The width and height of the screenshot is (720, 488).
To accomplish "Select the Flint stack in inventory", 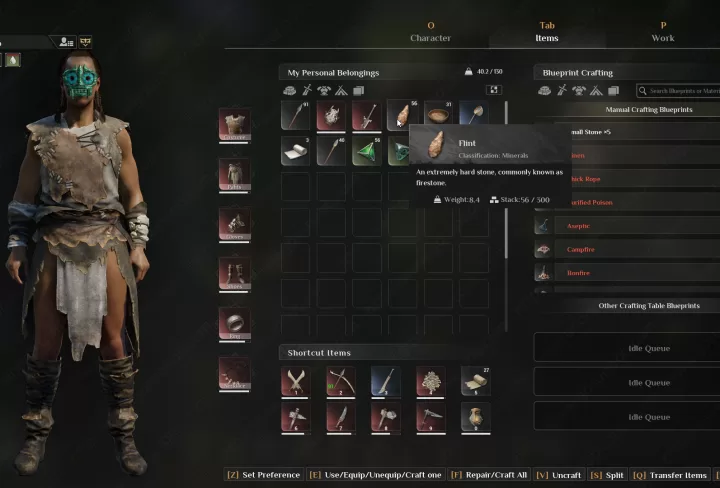I will pos(403,116).
